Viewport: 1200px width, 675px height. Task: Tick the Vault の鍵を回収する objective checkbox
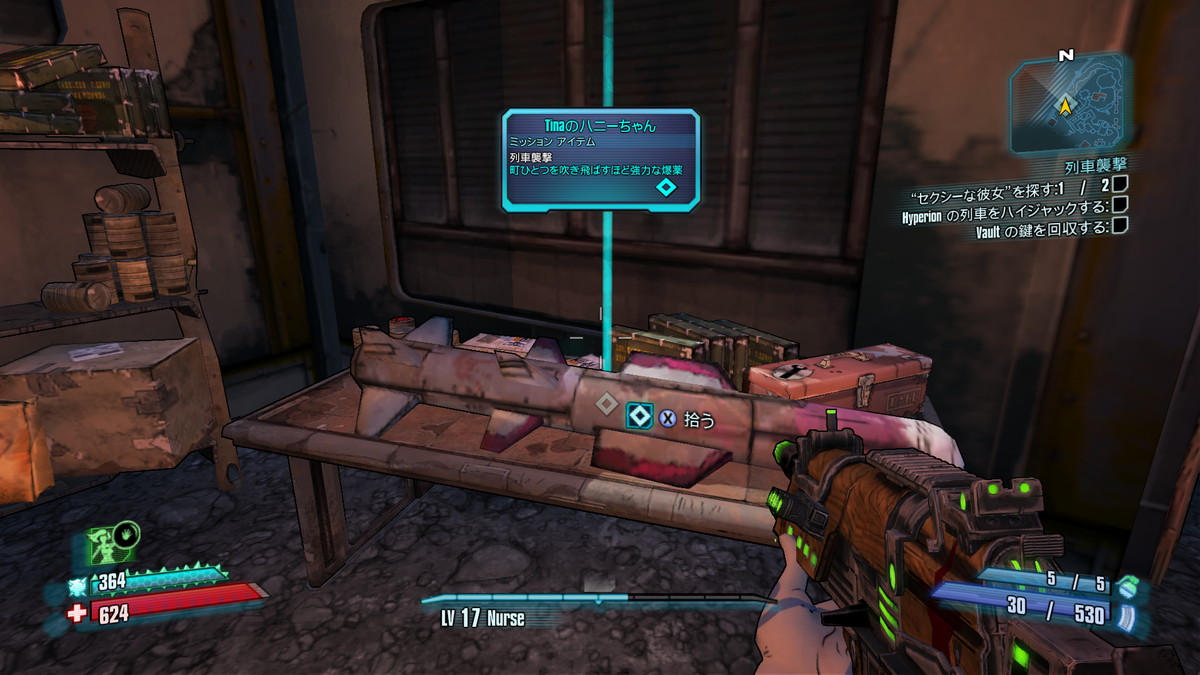click(x=1120, y=226)
